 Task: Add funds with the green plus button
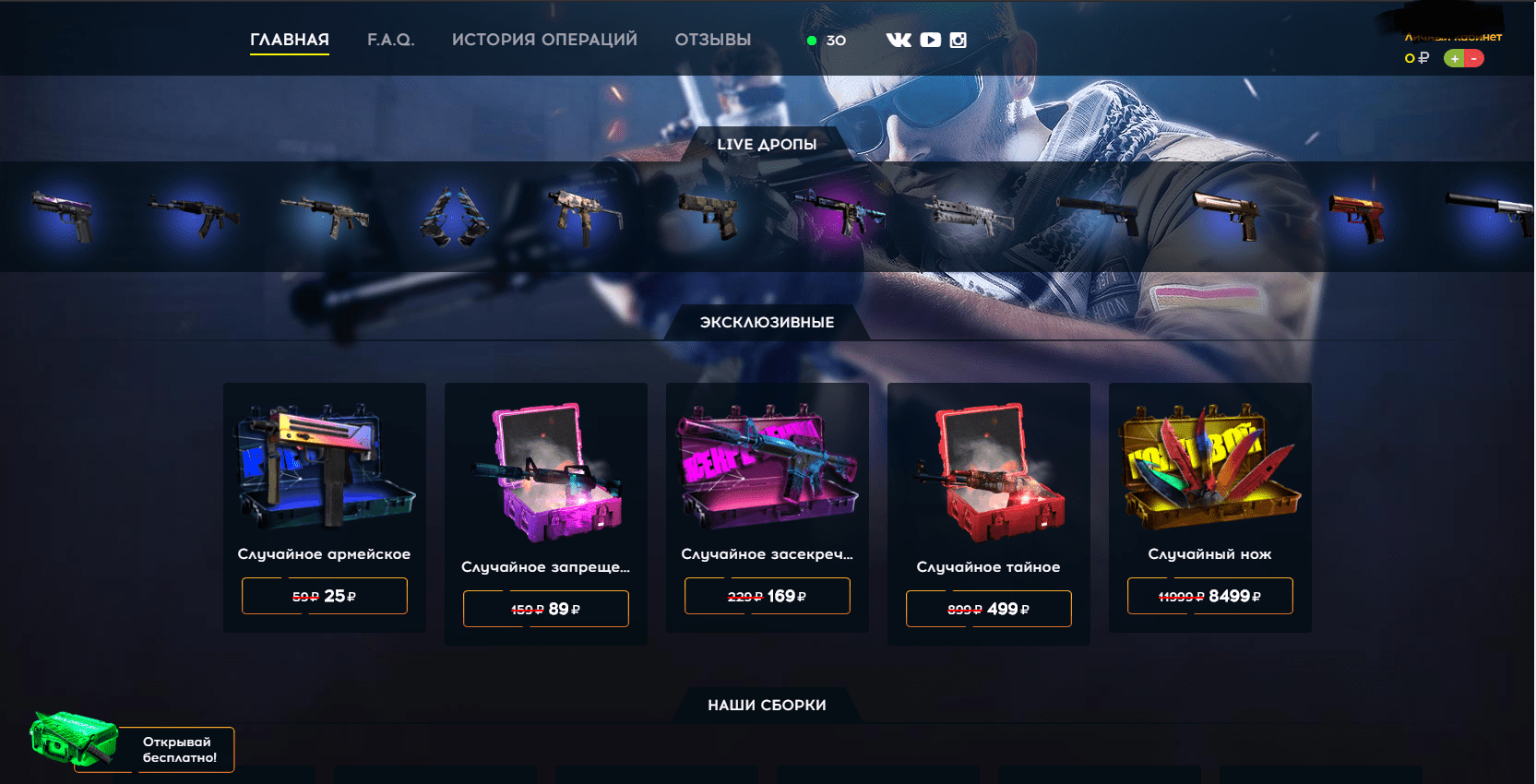[x=1455, y=58]
